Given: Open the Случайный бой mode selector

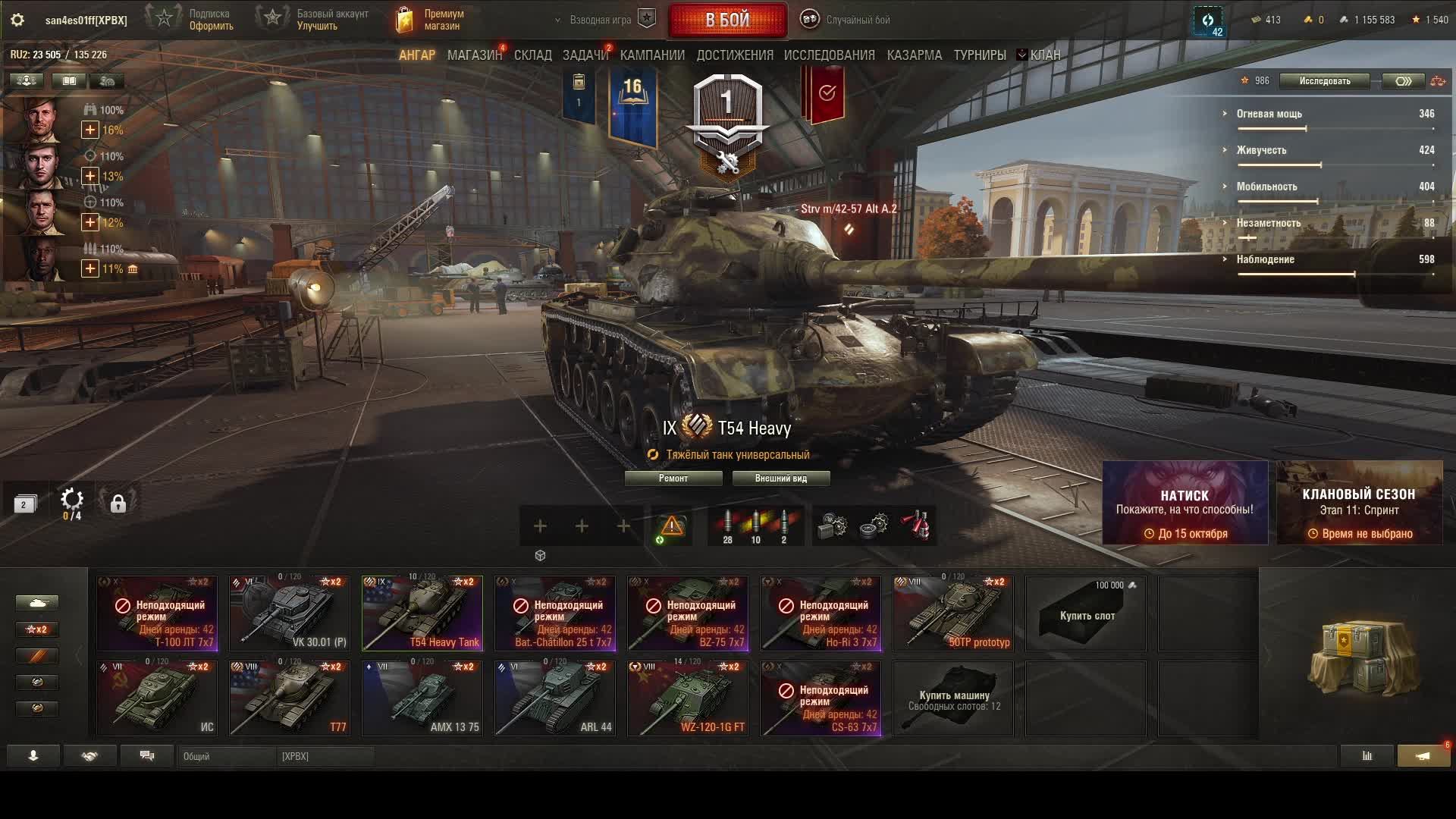Looking at the screenshot, I should click(x=847, y=20).
